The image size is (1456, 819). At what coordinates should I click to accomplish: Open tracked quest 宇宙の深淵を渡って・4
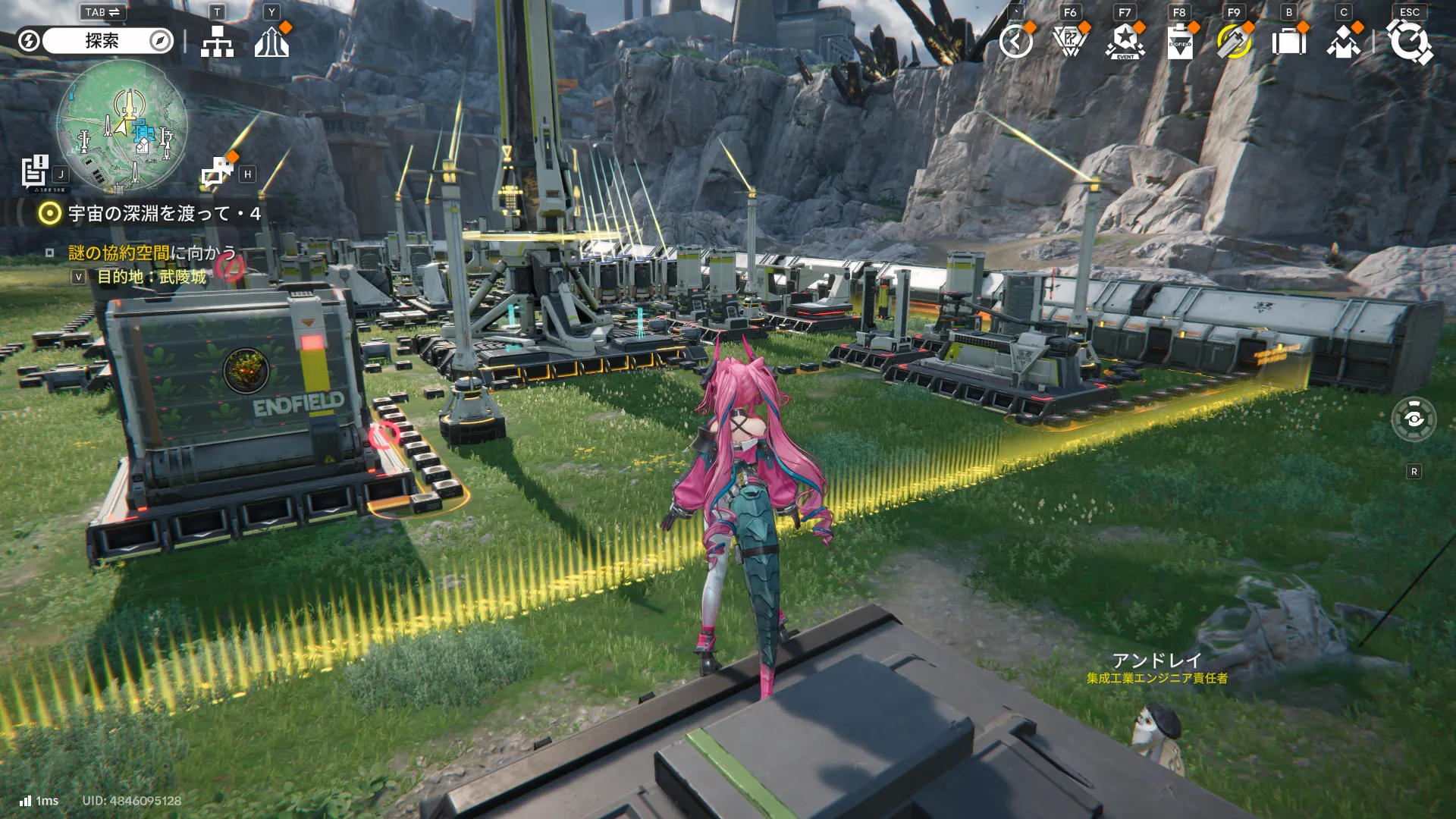click(164, 214)
